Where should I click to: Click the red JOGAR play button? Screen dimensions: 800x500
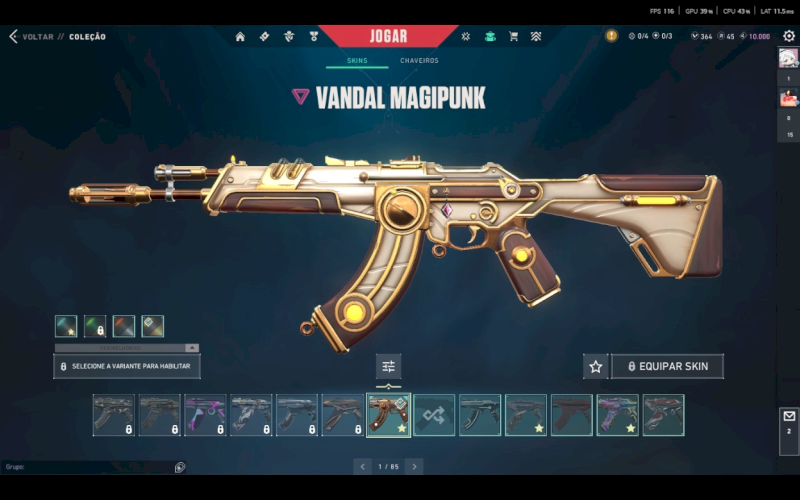[388, 36]
